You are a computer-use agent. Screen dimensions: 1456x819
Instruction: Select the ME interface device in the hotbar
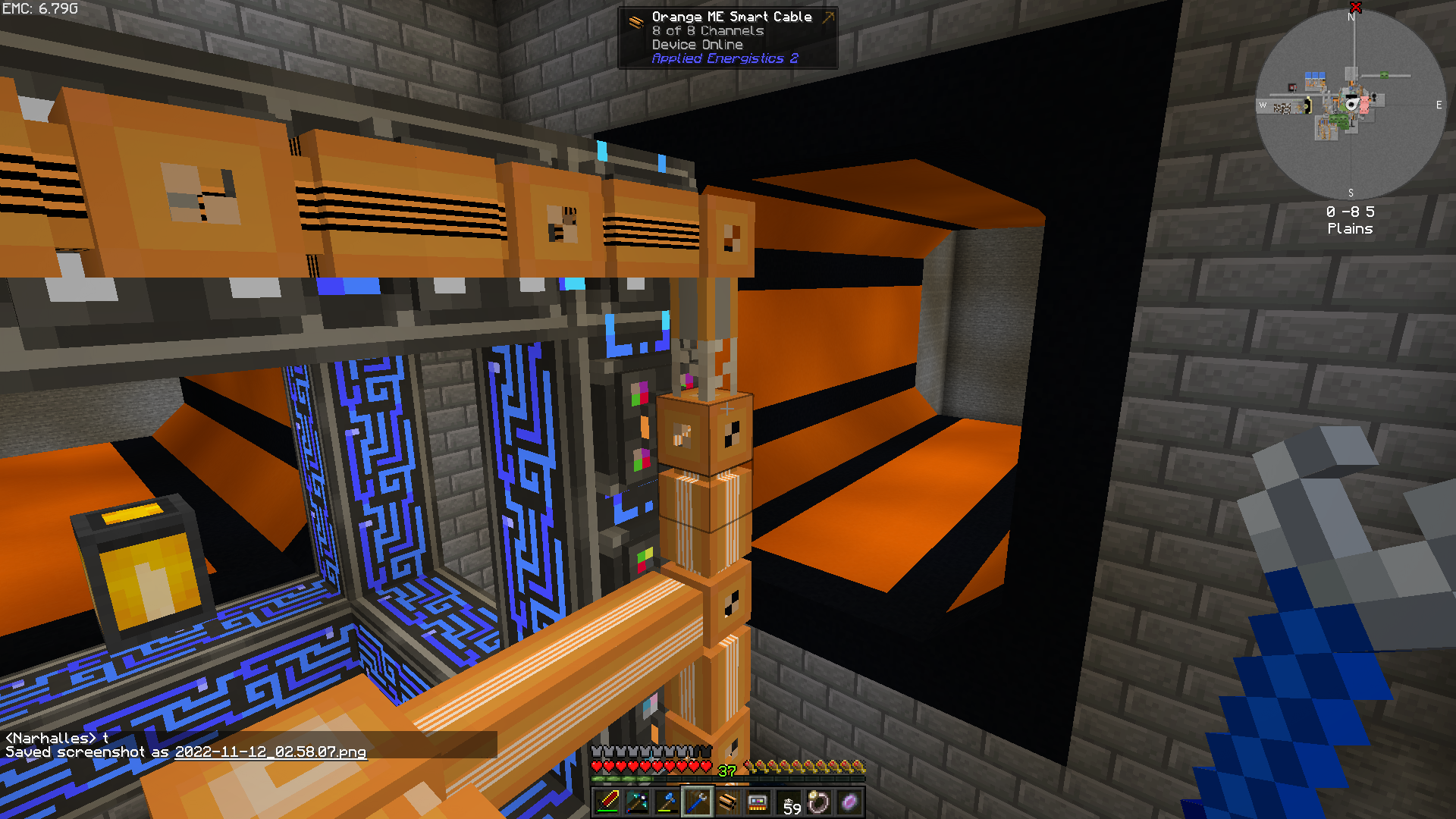tap(758, 802)
